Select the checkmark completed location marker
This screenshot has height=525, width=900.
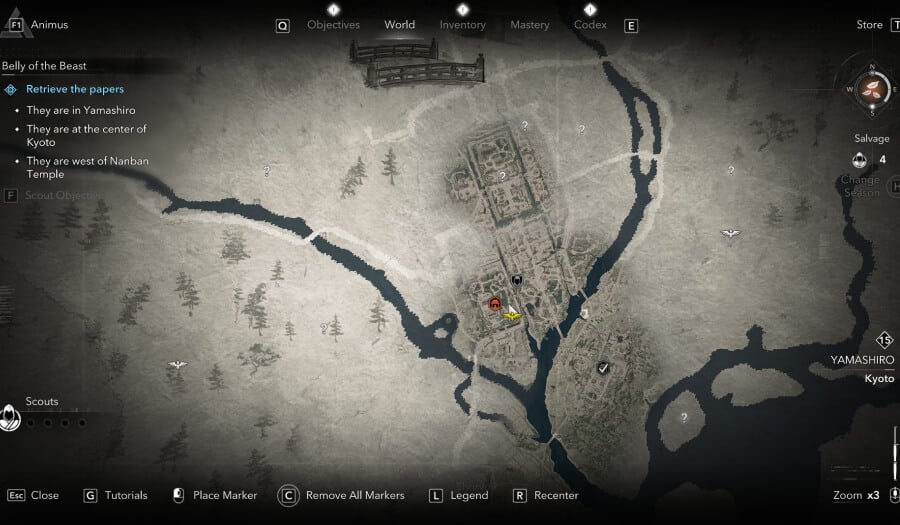point(603,368)
